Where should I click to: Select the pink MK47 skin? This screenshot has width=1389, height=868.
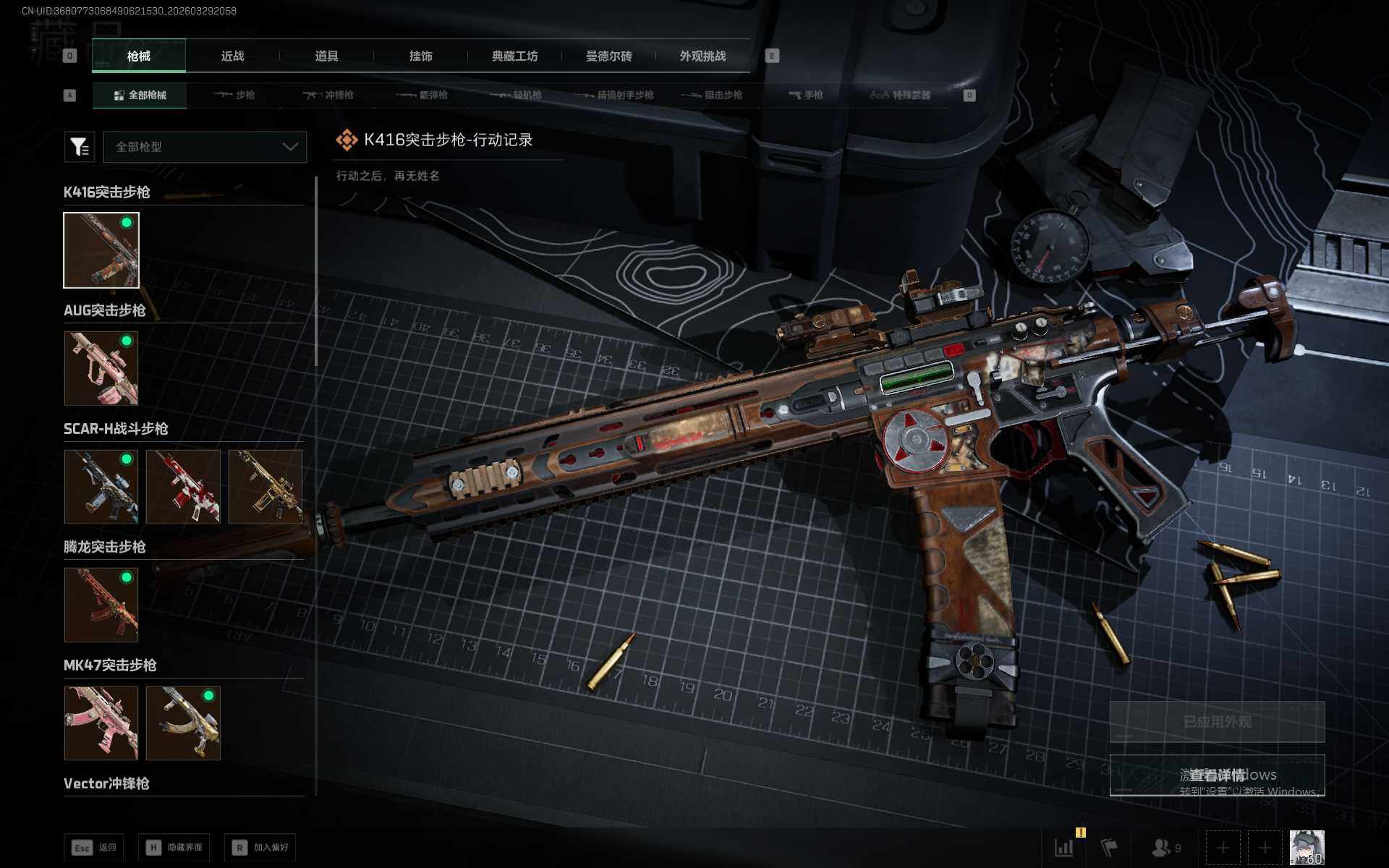(x=101, y=723)
